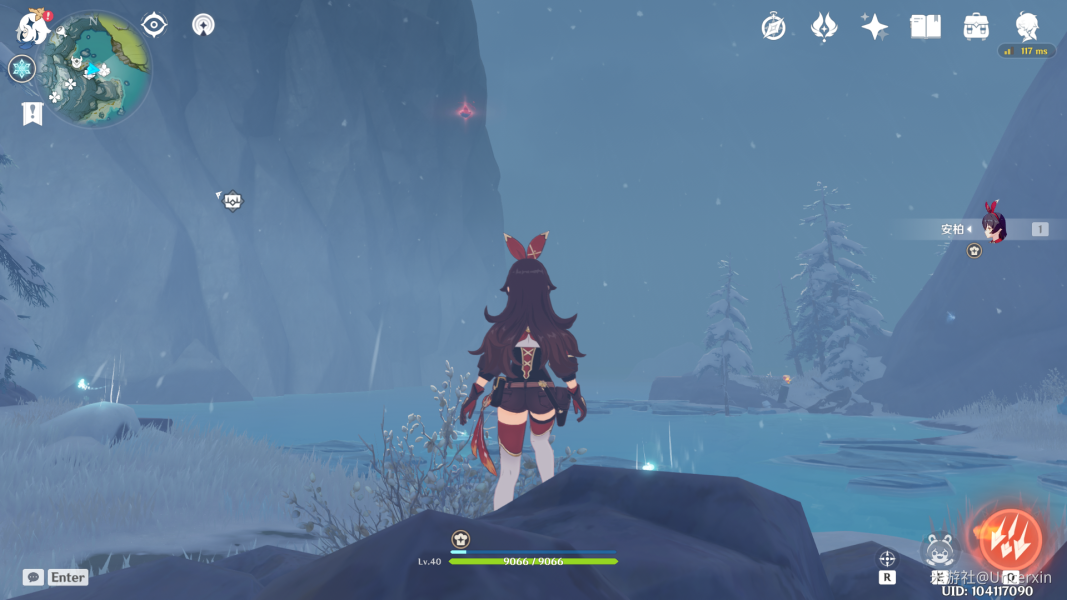1067x600 pixels.
Task: Open the Paimon menu icon
Action: [x=33, y=28]
